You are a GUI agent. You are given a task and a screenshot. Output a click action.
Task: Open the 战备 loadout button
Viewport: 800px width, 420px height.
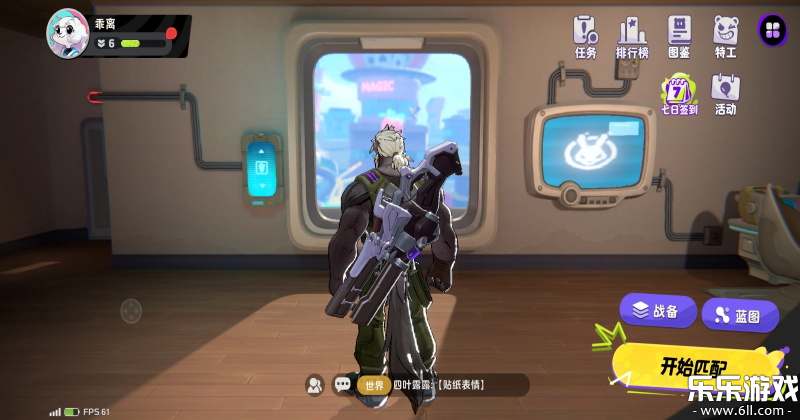(657, 311)
